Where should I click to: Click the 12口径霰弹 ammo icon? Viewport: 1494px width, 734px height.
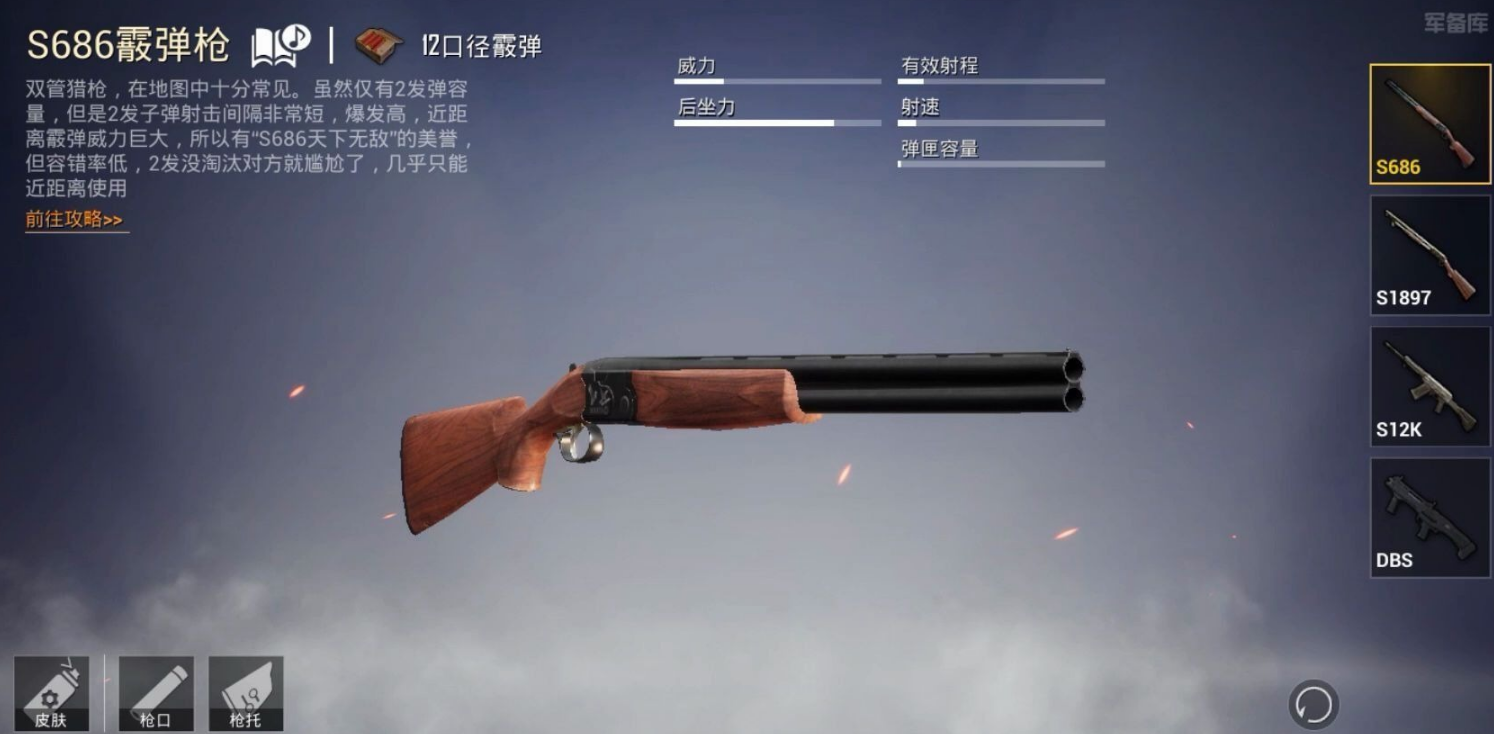click(376, 44)
